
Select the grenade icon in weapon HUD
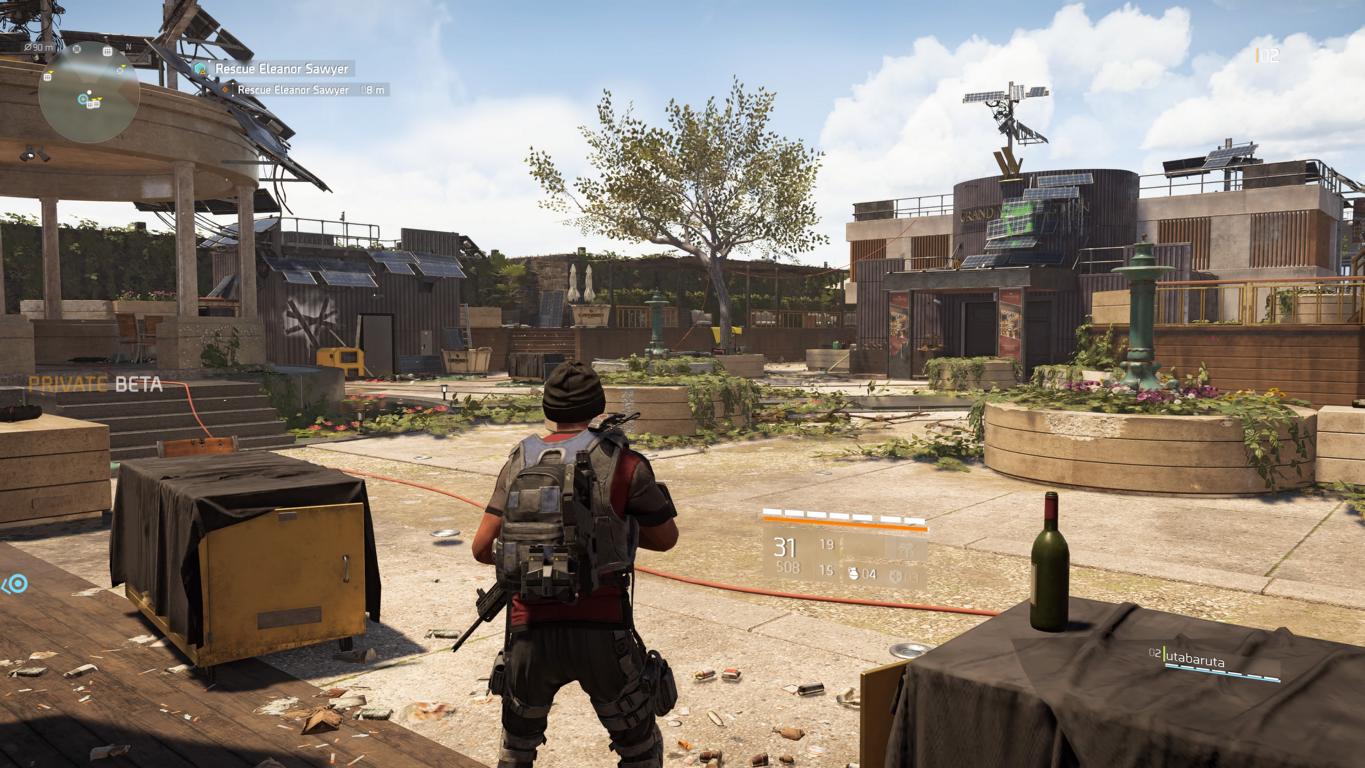pyautogui.click(x=852, y=574)
